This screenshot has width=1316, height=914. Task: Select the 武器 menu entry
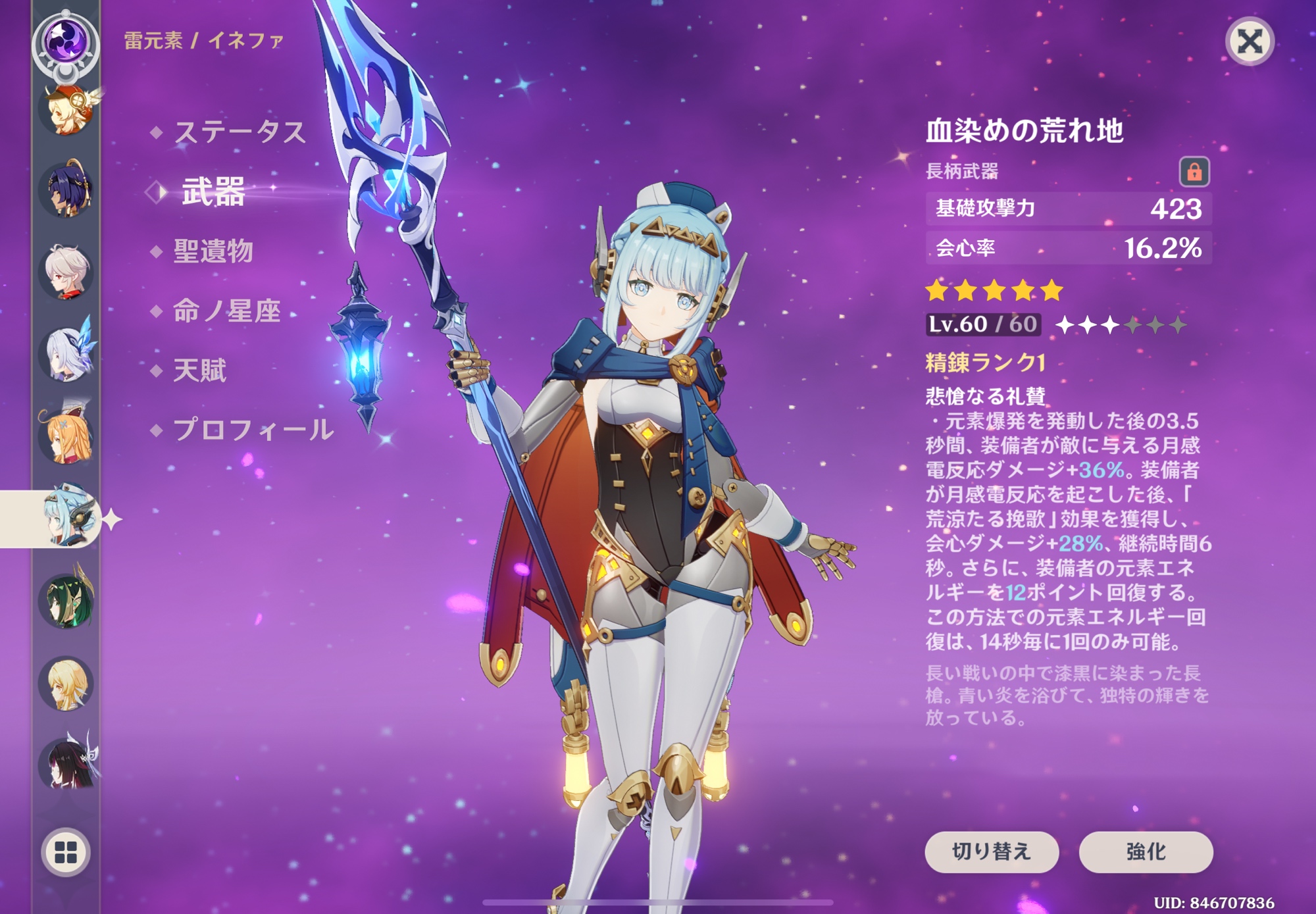pyautogui.click(x=213, y=191)
